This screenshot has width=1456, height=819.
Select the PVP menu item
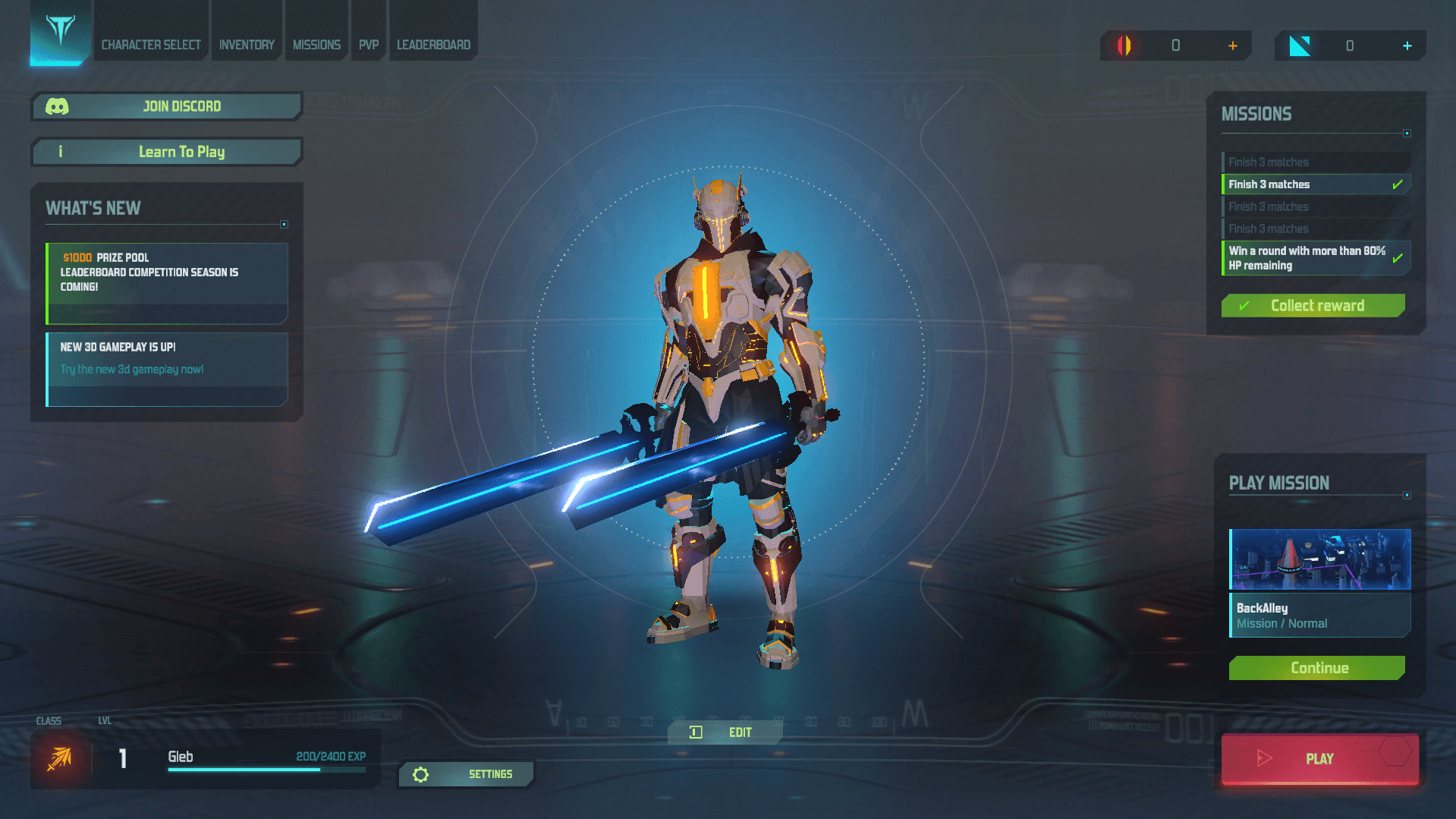pyautogui.click(x=368, y=44)
